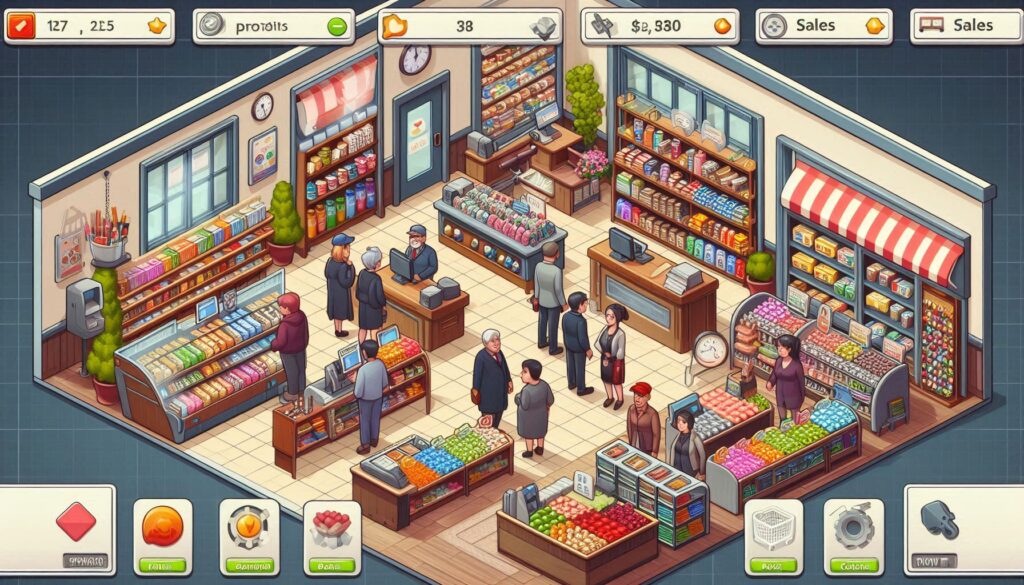Open the grey gear settings card
The height and width of the screenshot is (585, 1024).
tap(853, 536)
